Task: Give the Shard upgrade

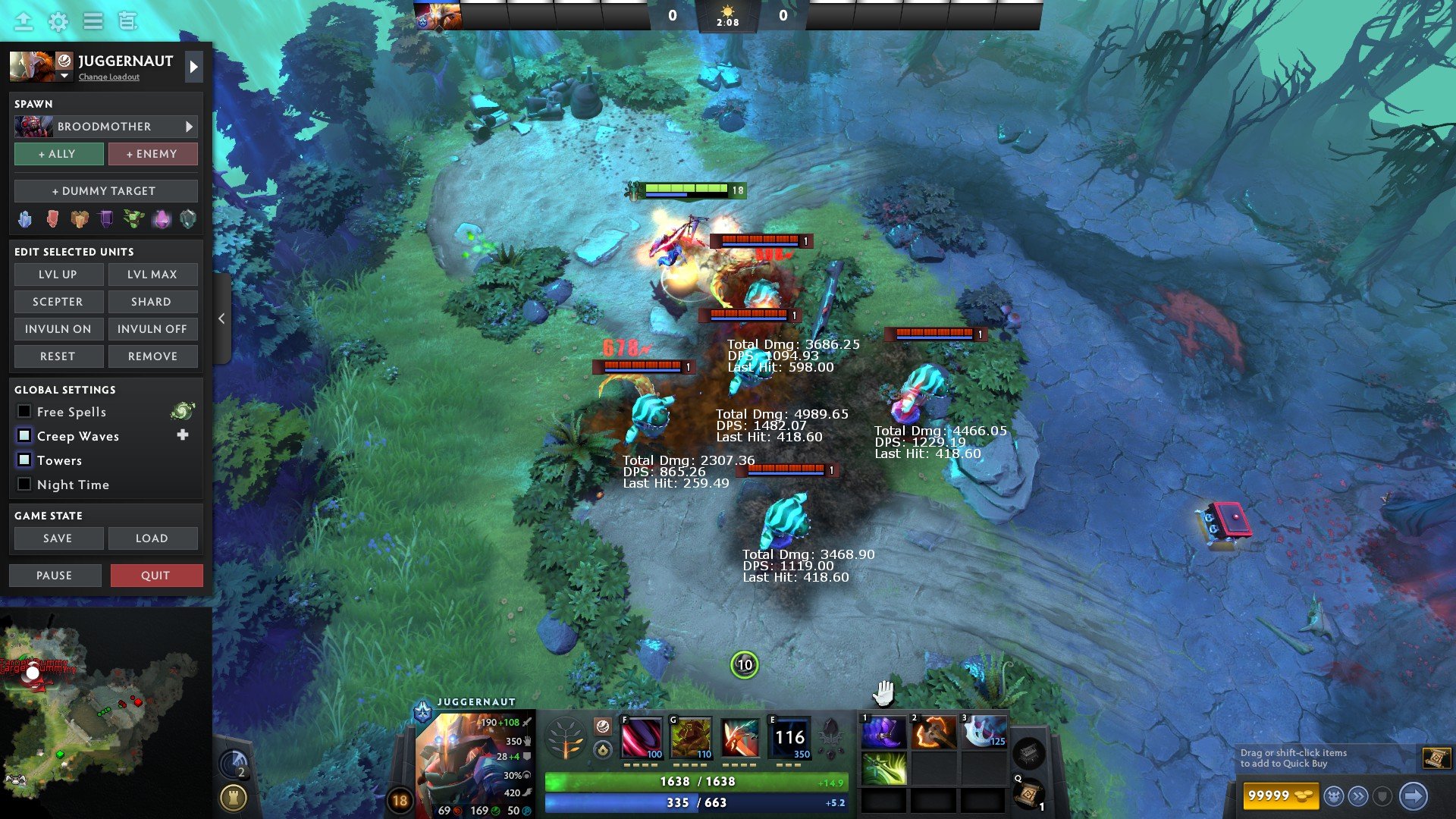Action: [152, 302]
